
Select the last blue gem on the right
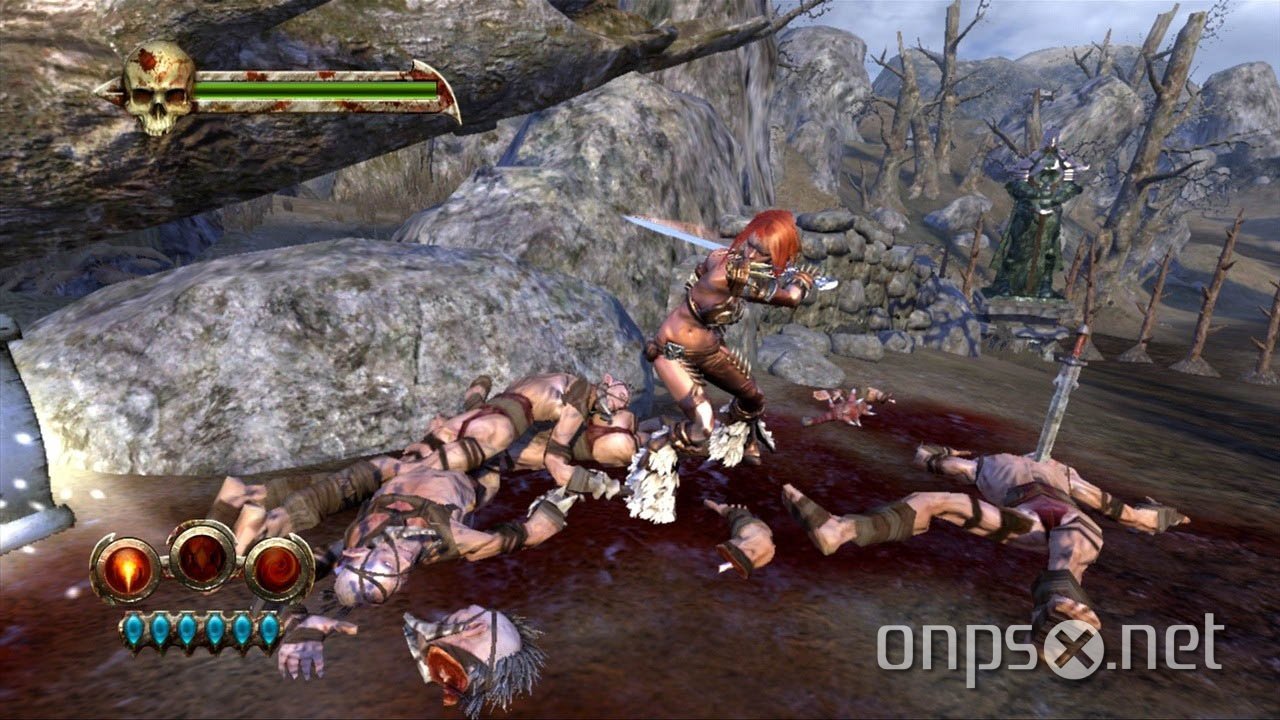pyautogui.click(x=268, y=629)
